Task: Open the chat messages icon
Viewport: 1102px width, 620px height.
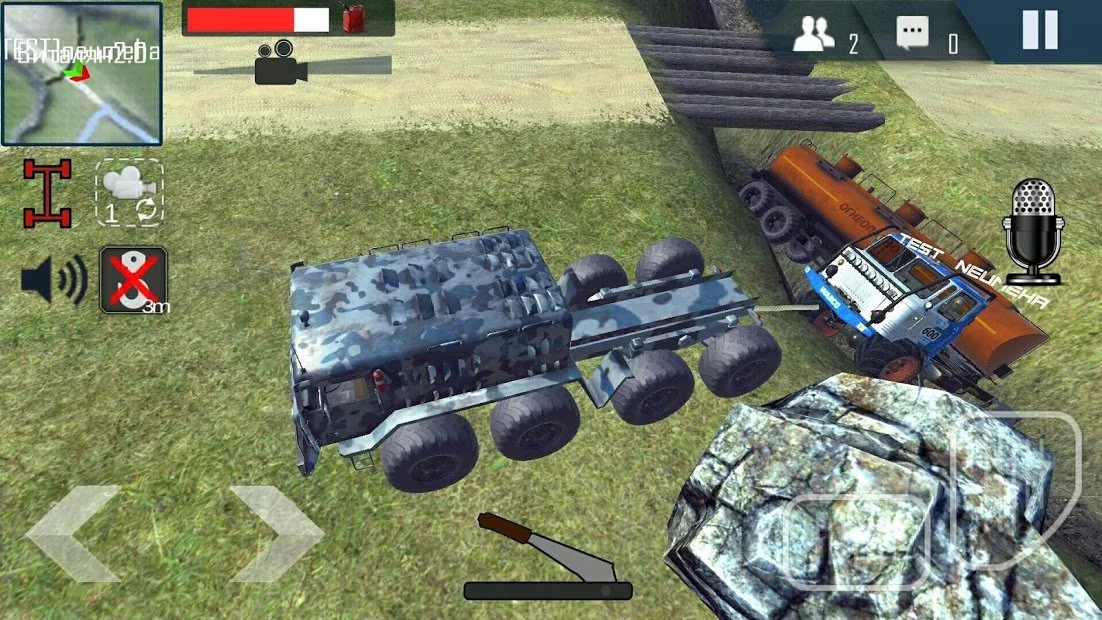Action: tap(911, 36)
